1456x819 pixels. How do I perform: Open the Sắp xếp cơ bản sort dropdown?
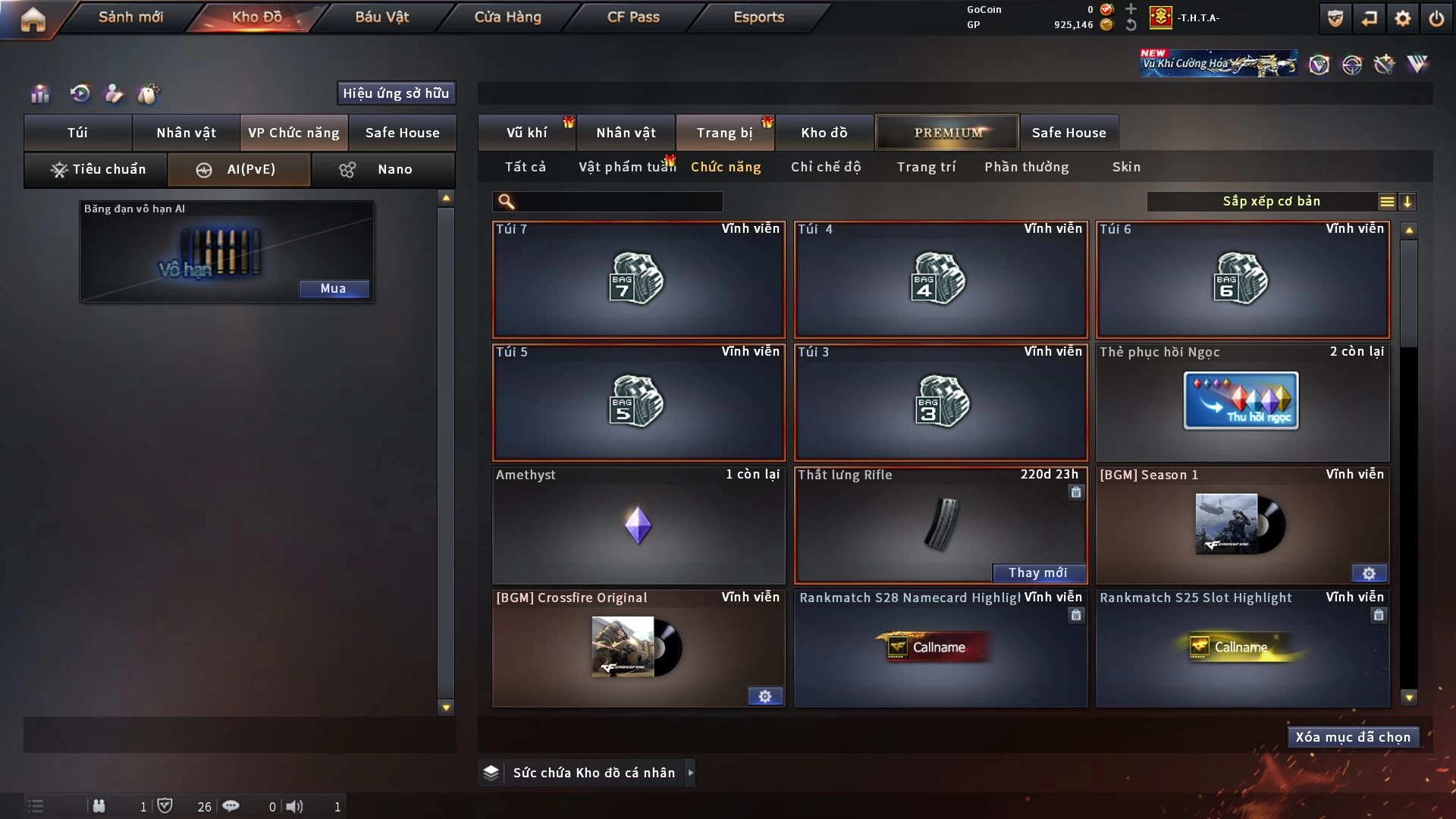(1271, 202)
